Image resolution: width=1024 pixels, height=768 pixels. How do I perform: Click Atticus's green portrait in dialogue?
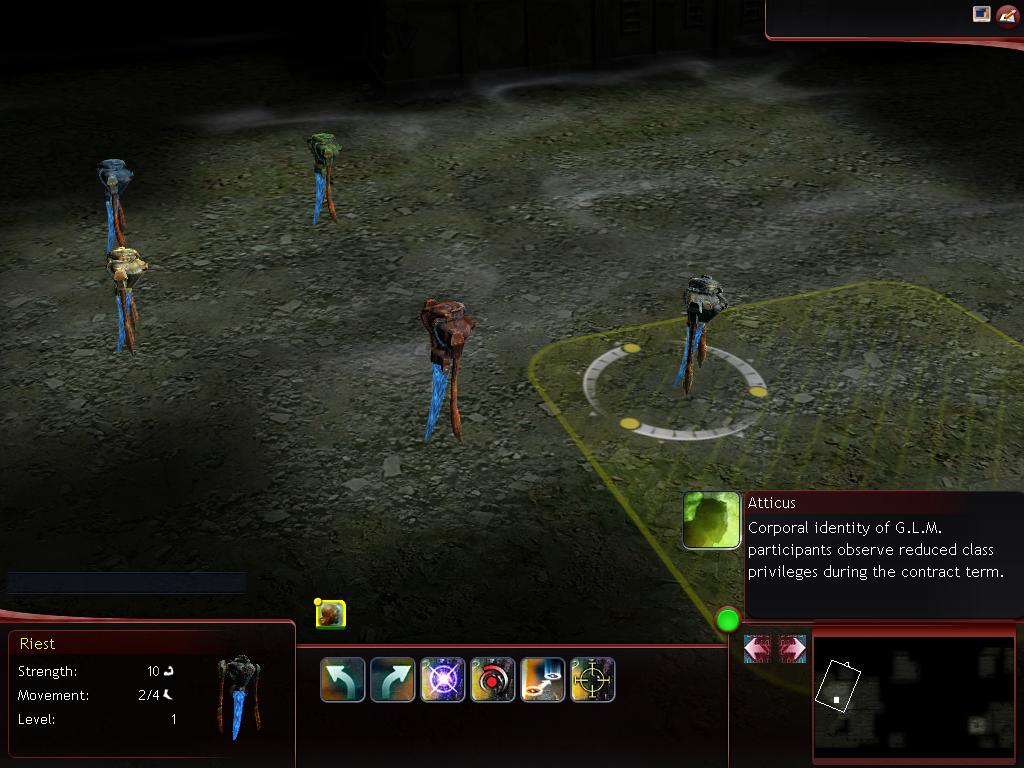click(x=712, y=520)
